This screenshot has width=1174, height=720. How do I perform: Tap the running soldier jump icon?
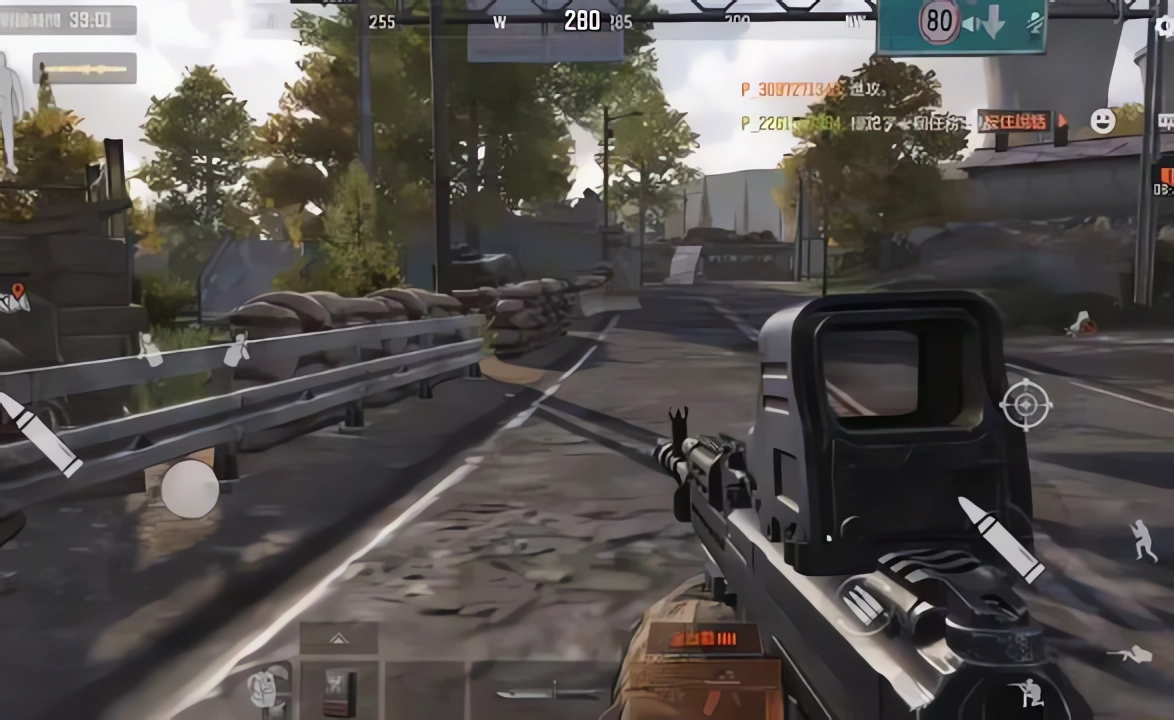1143,540
